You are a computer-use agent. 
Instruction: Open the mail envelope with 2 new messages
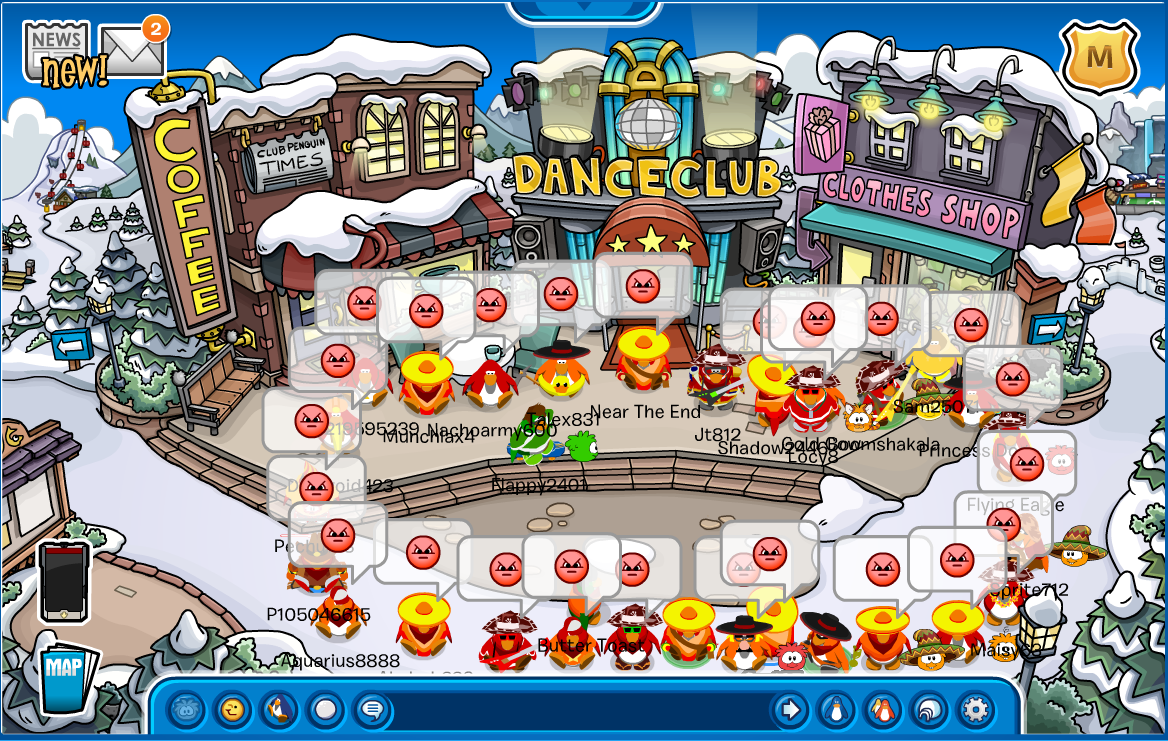pyautogui.click(x=133, y=51)
